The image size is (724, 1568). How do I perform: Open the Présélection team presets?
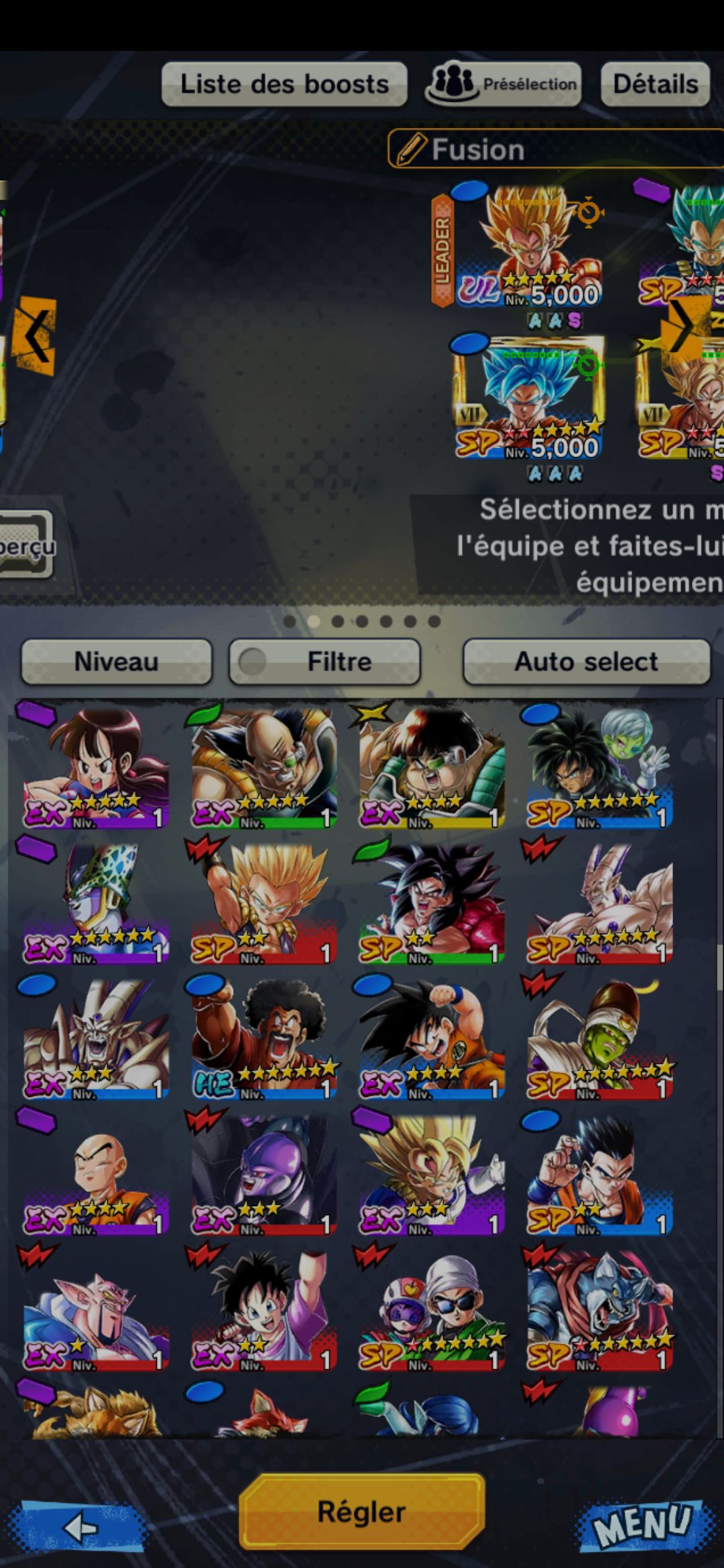pyautogui.click(x=503, y=84)
